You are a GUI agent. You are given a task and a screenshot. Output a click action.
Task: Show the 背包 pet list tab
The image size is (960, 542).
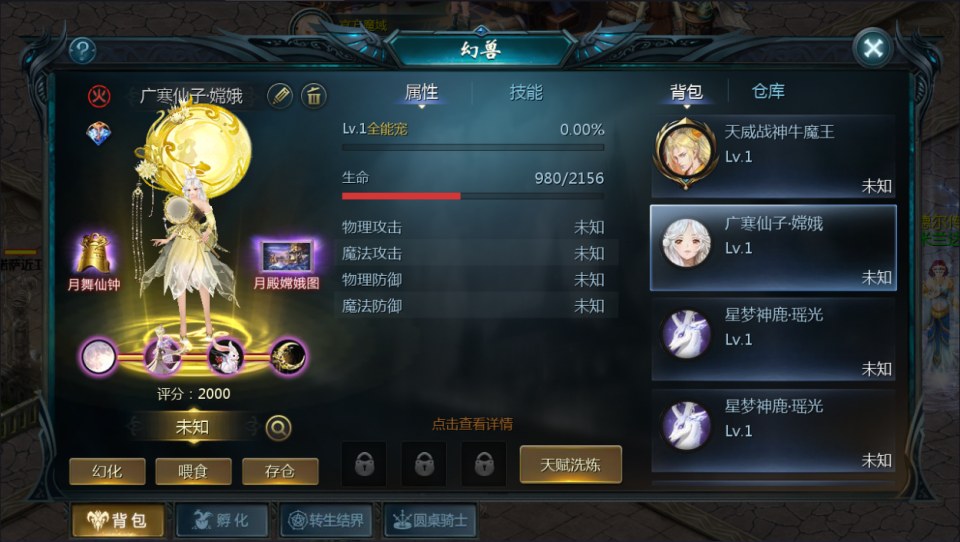[x=686, y=92]
